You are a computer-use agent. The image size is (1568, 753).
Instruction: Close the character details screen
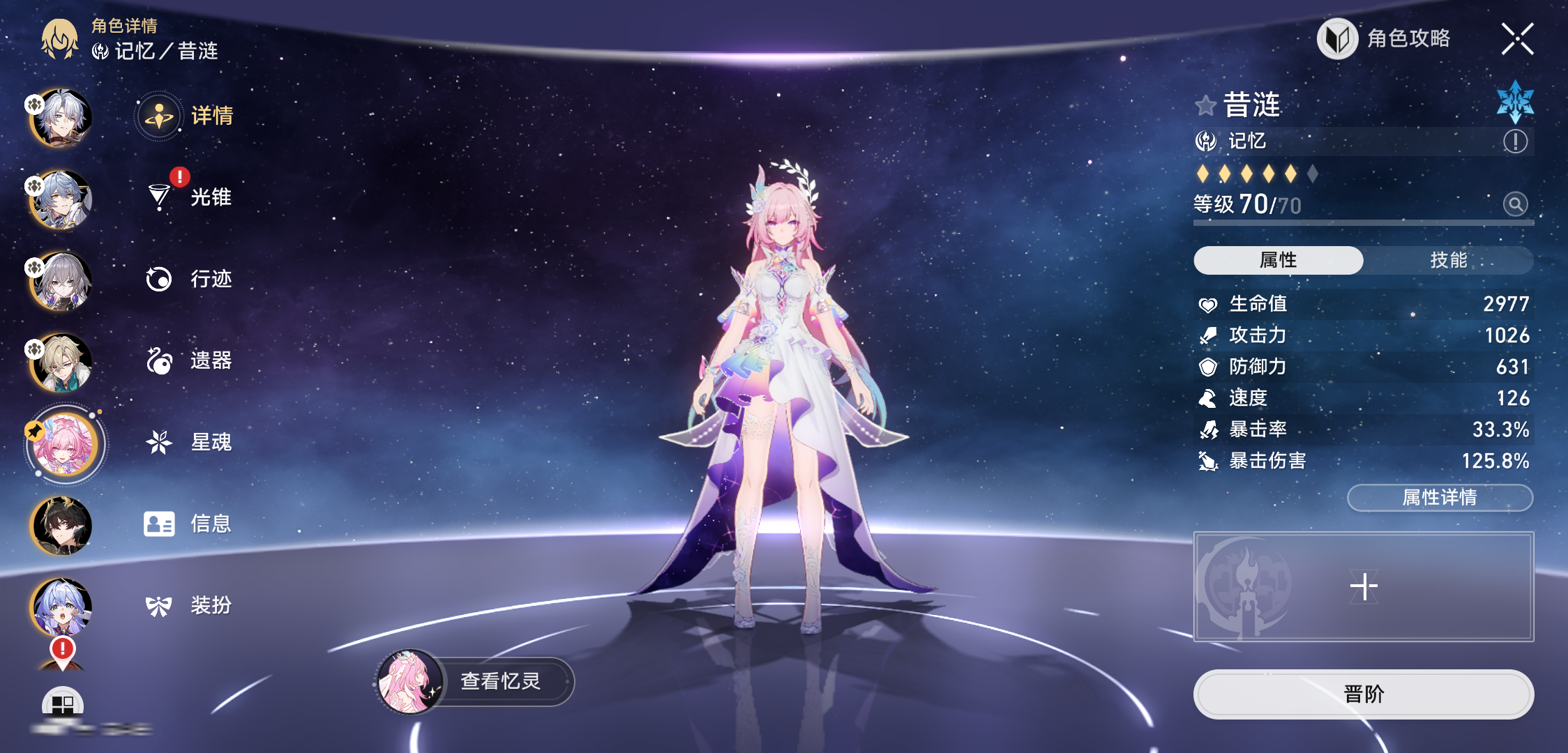(x=1517, y=39)
